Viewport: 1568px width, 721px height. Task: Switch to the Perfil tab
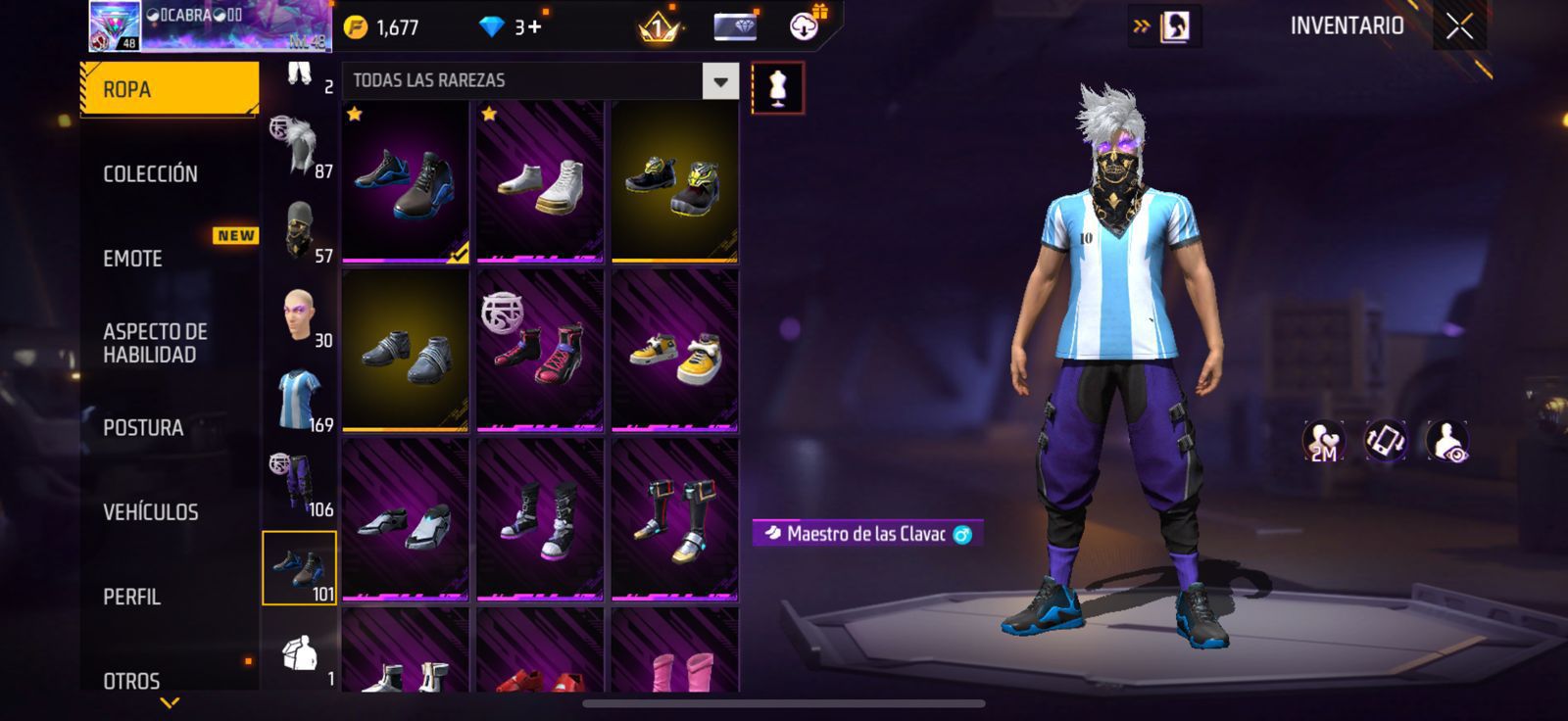132,597
